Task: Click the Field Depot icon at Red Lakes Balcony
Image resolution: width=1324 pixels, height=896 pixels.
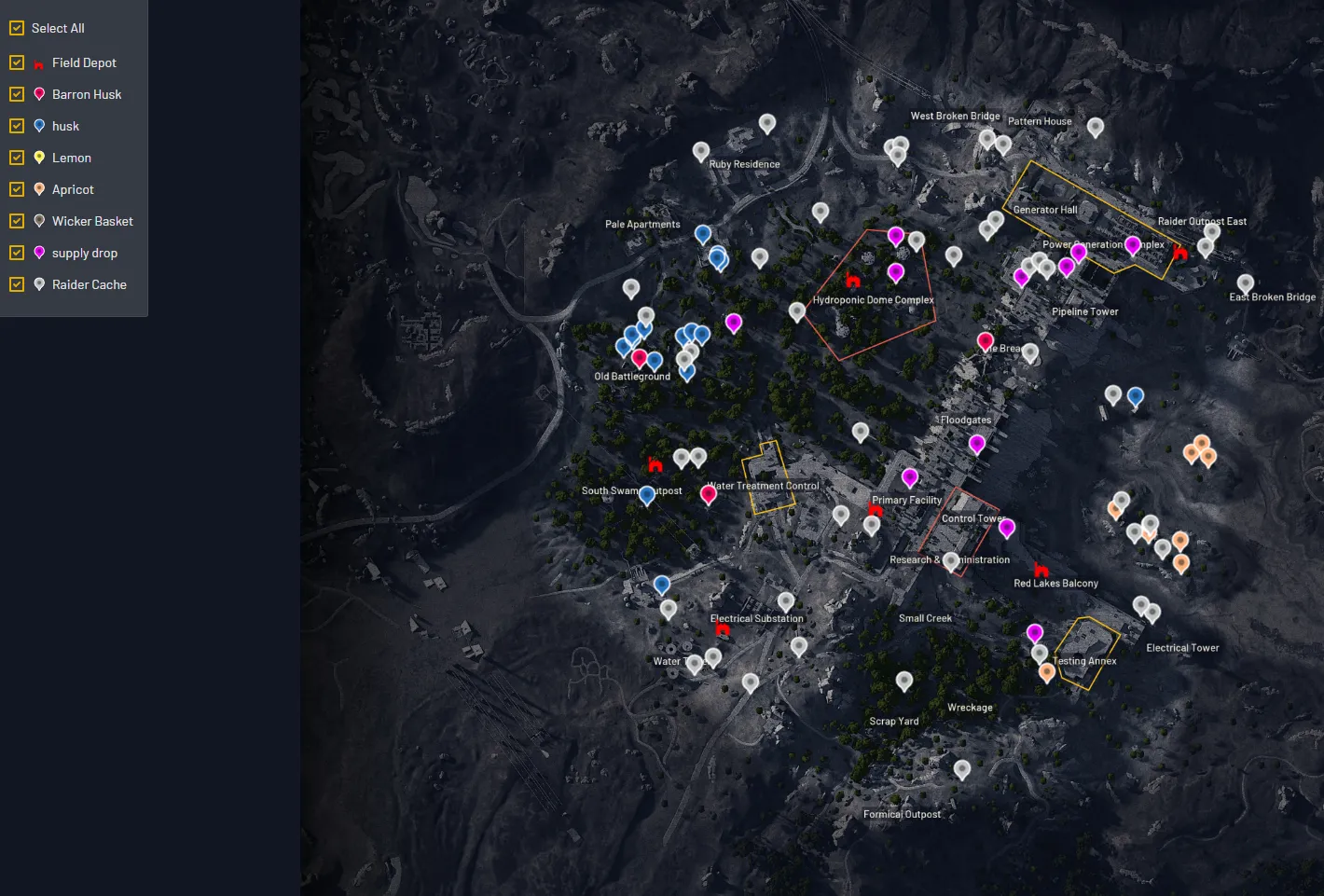Action: [x=1041, y=569]
